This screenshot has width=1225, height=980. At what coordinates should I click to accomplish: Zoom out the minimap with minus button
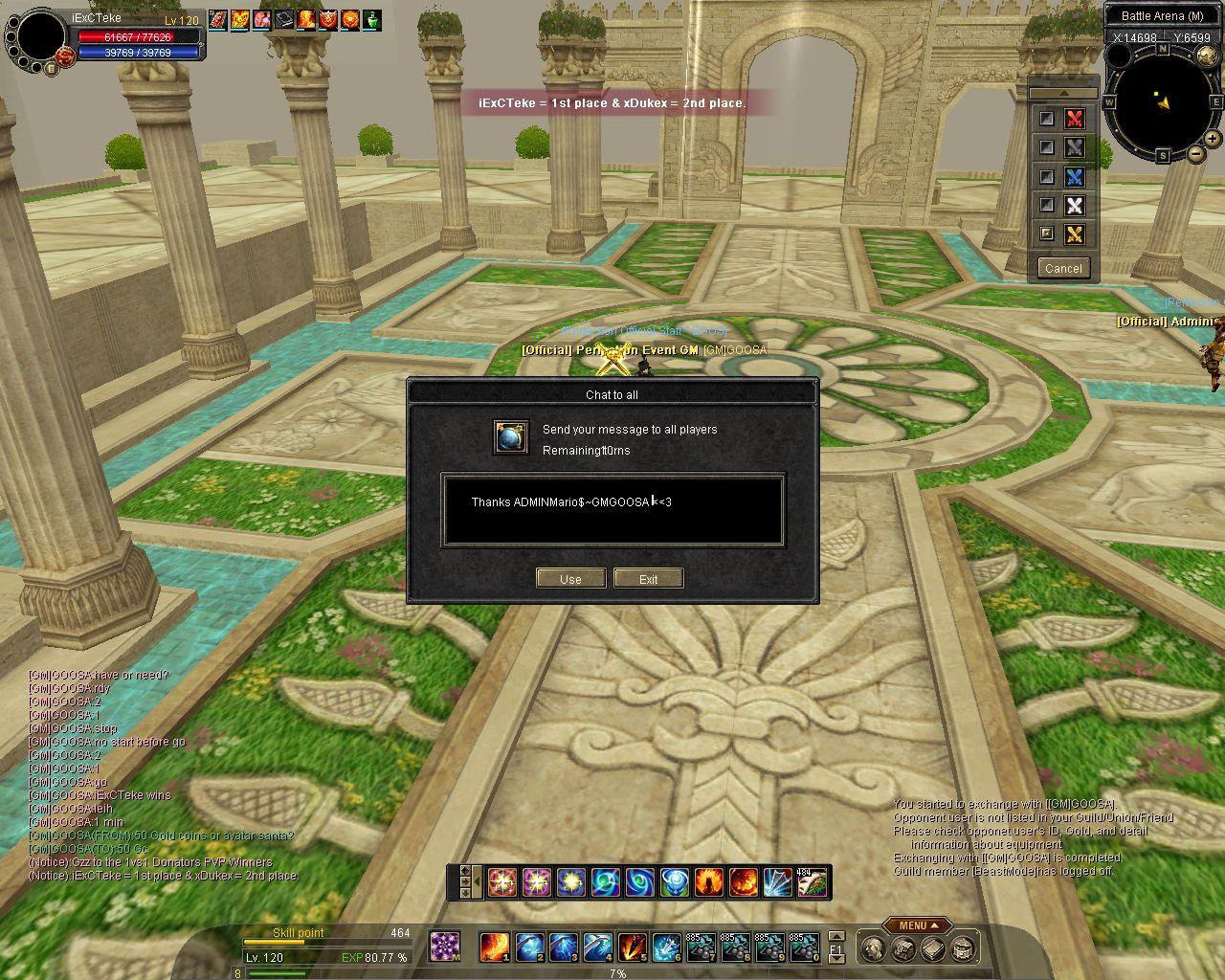[x=1196, y=153]
